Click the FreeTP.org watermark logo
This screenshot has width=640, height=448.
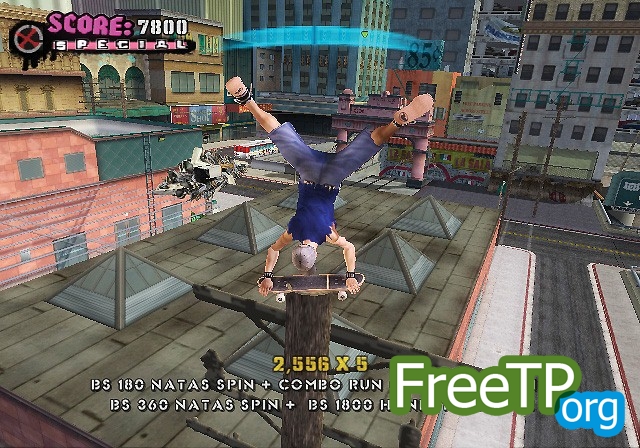pos(509,391)
